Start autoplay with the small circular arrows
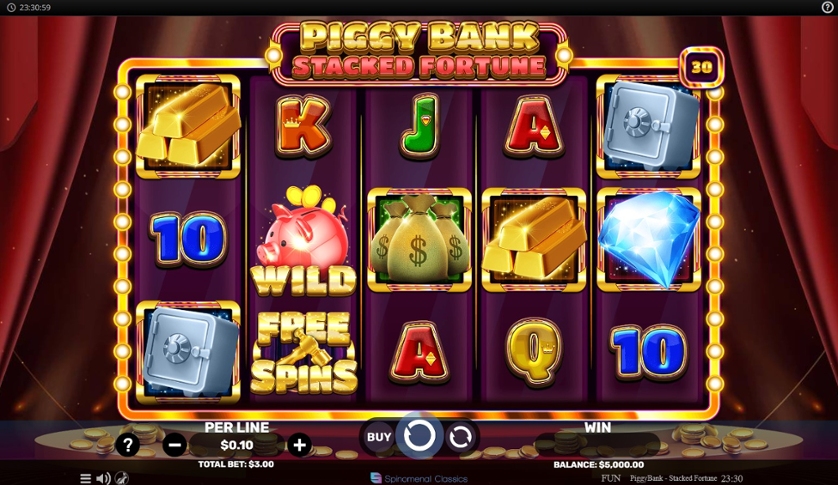The height and width of the screenshot is (485, 838). [x=460, y=437]
